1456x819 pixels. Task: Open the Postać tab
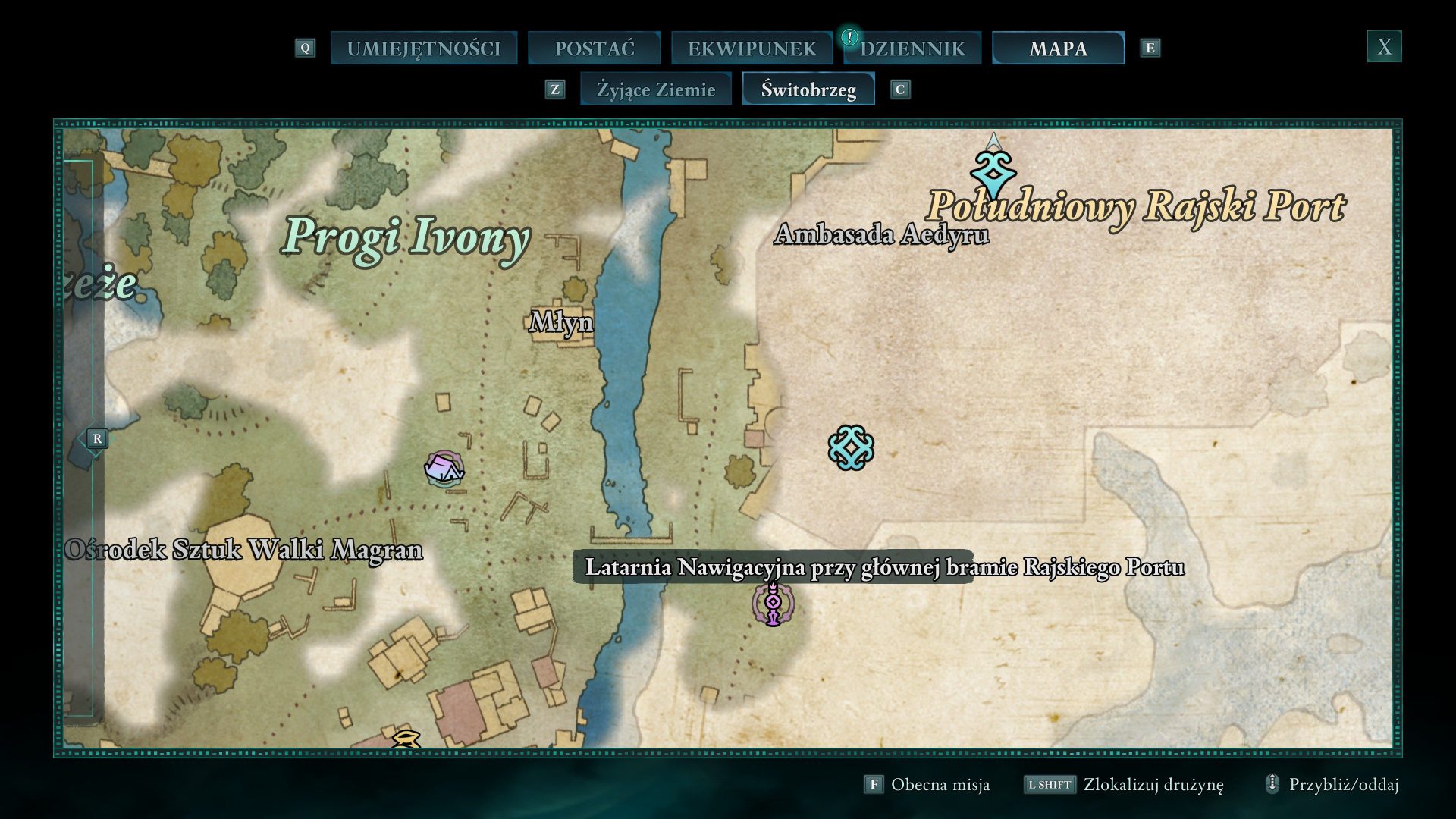pos(594,49)
